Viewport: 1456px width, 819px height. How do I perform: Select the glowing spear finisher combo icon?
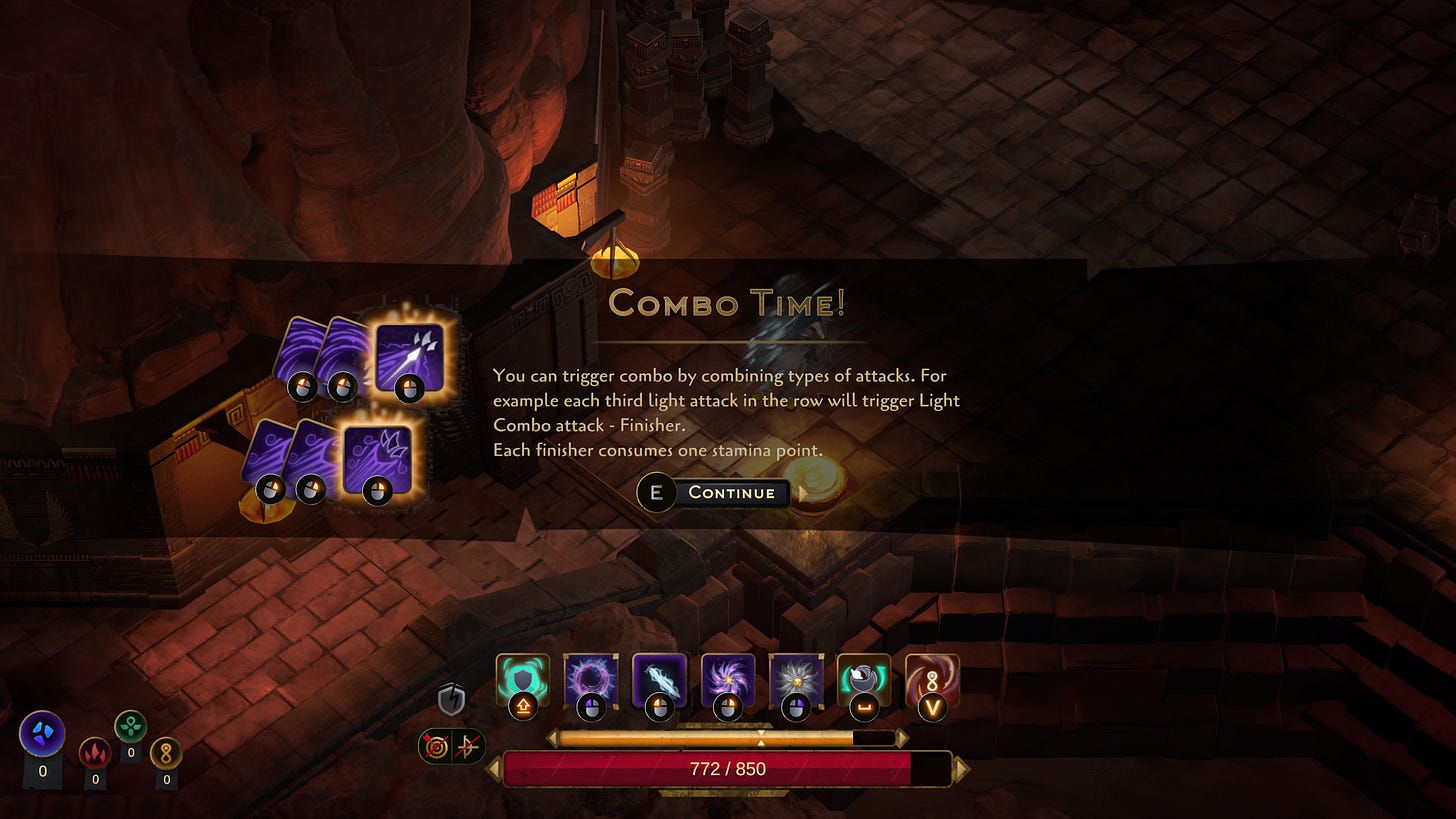pyautogui.click(x=409, y=356)
